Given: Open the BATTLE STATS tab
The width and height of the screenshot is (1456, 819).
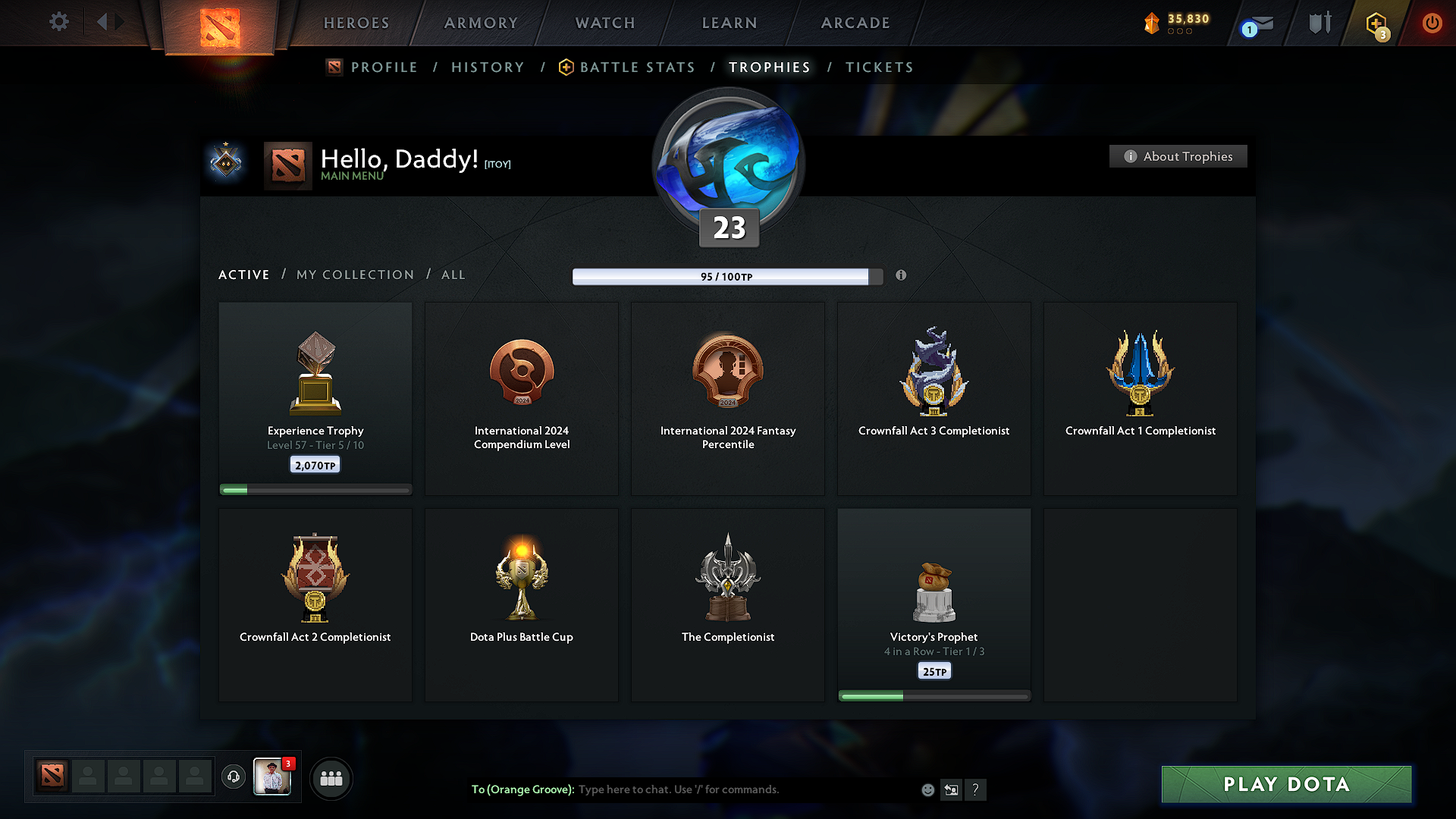Looking at the screenshot, I should coord(637,67).
